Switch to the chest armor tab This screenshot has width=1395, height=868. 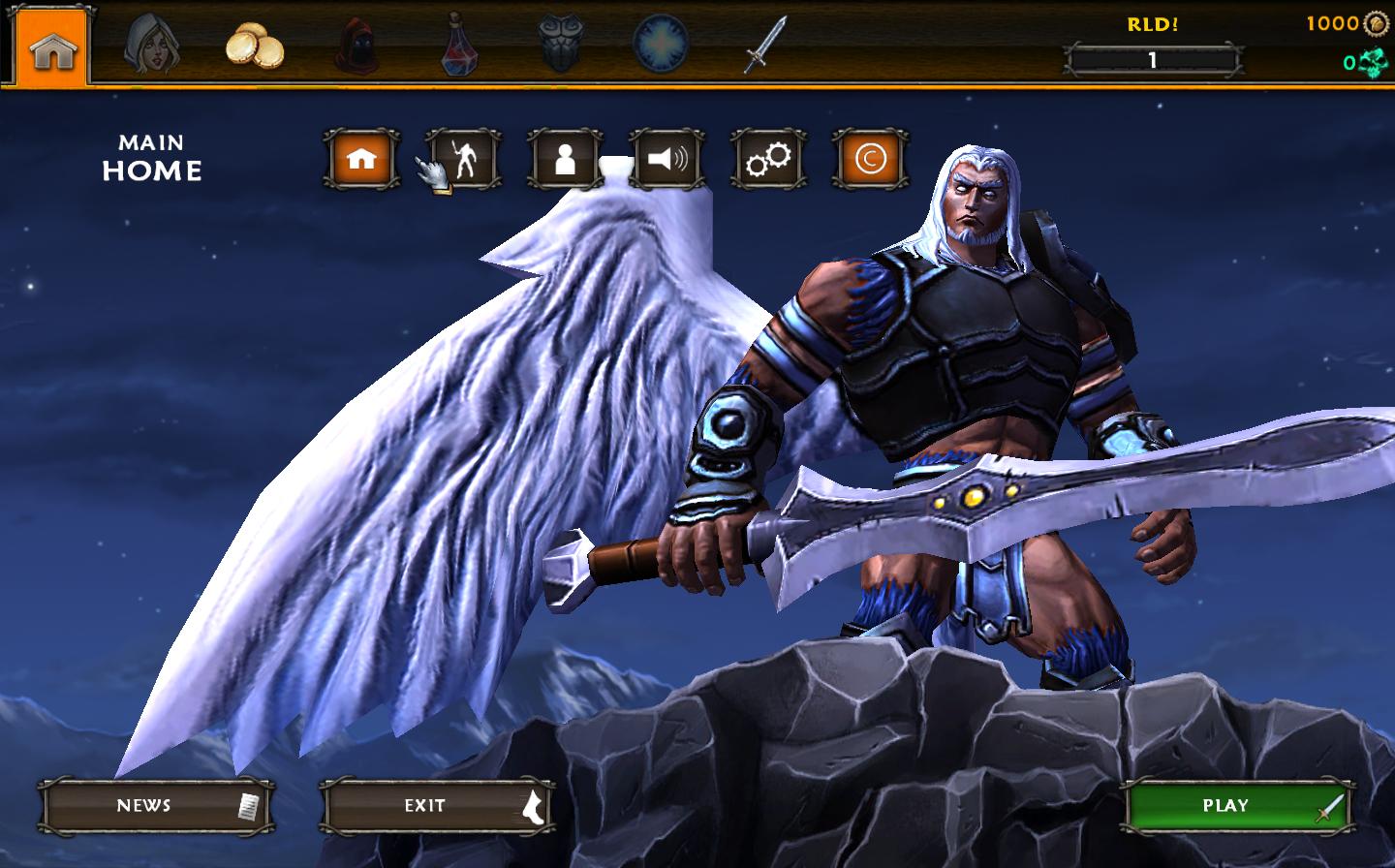[561, 45]
